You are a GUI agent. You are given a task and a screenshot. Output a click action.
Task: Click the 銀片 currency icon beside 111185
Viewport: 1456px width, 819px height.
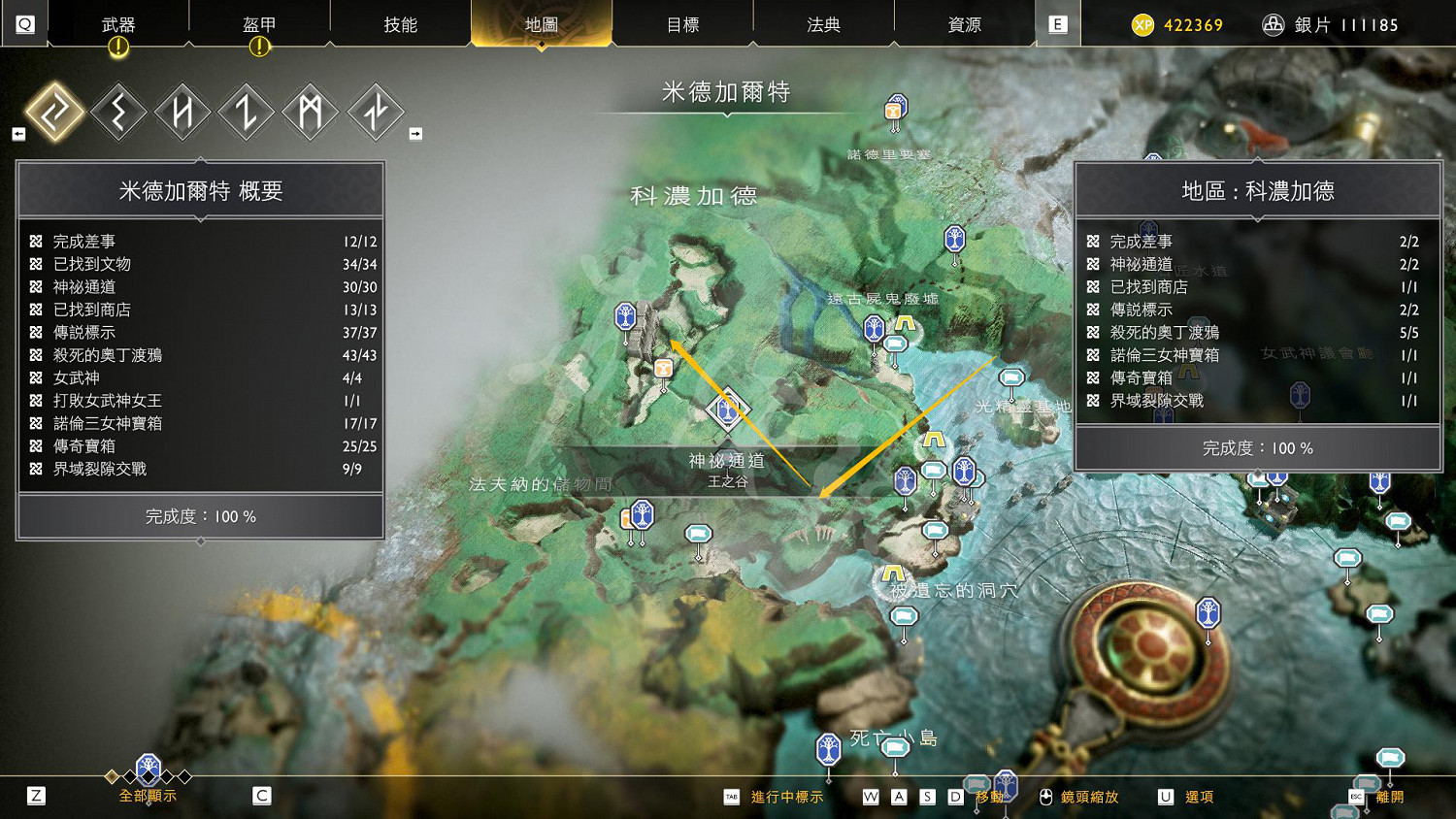[x=1273, y=24]
